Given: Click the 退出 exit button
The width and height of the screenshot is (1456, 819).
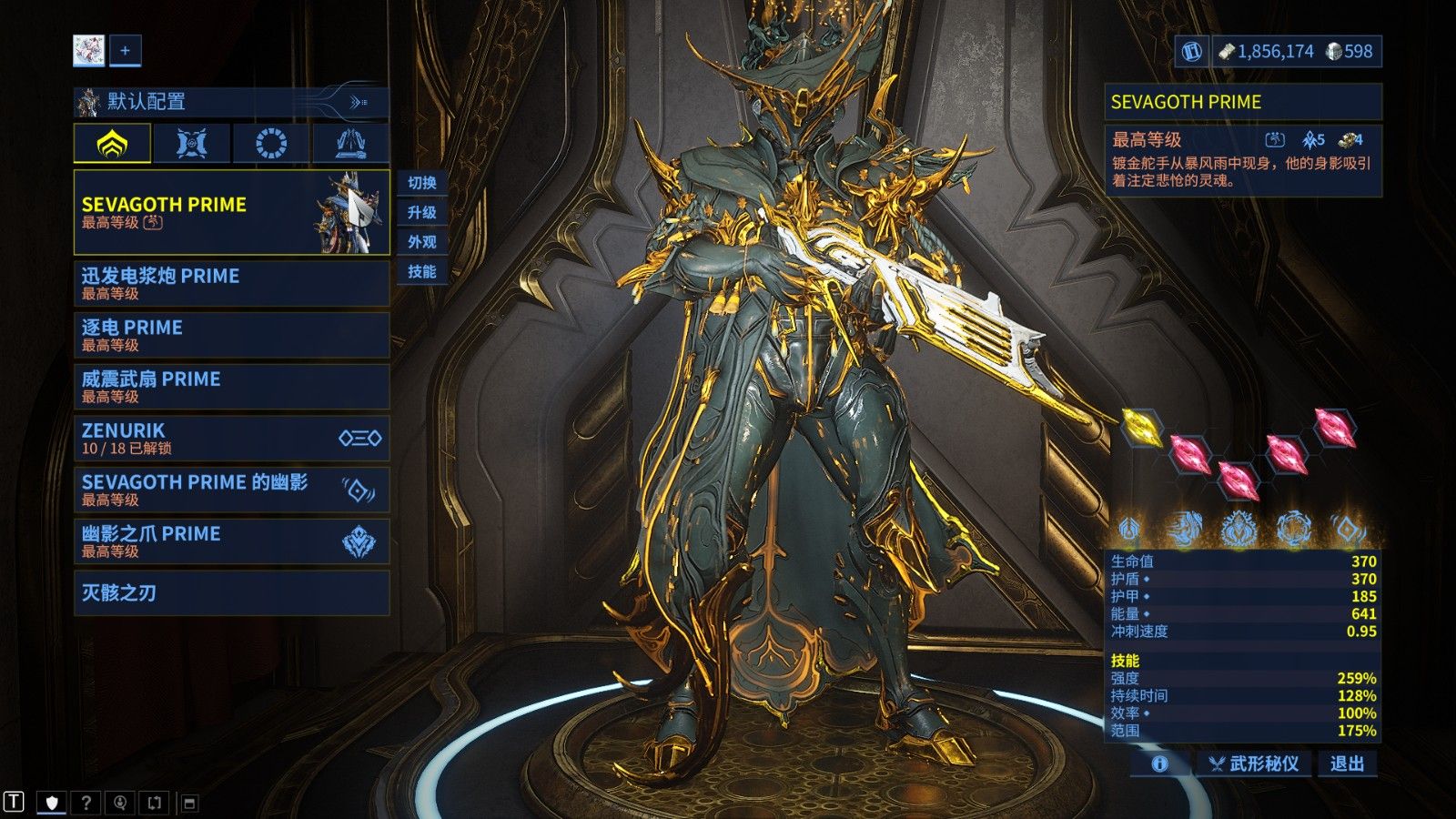Looking at the screenshot, I should pos(1347,763).
